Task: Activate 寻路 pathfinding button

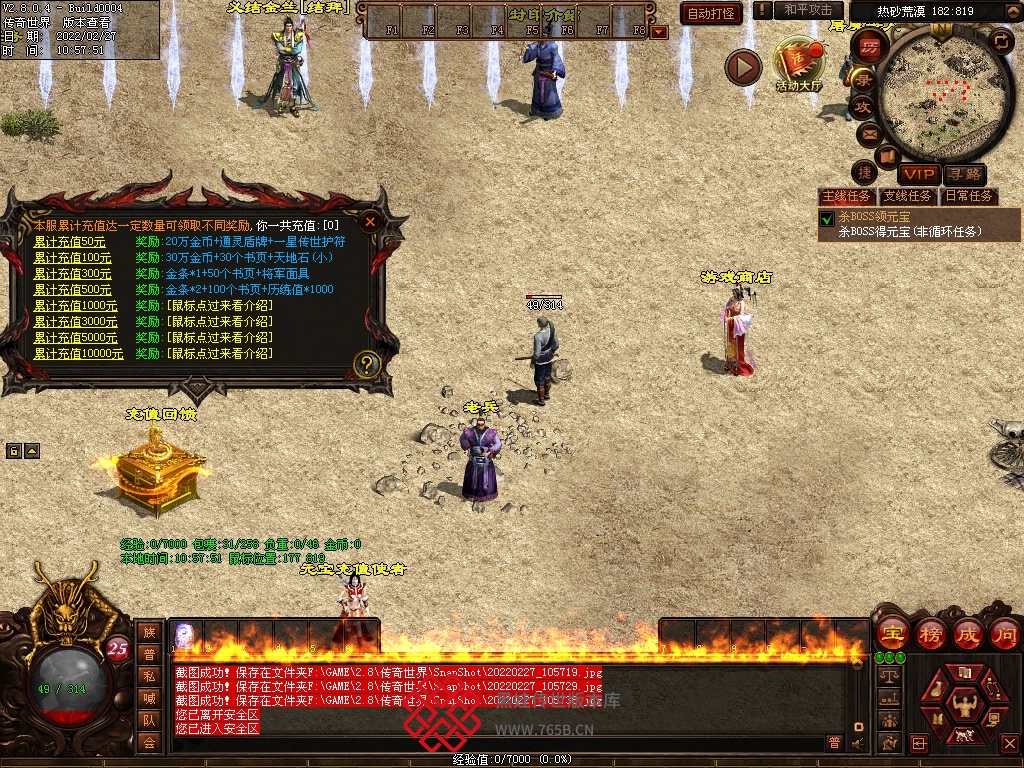Action: pos(964,174)
